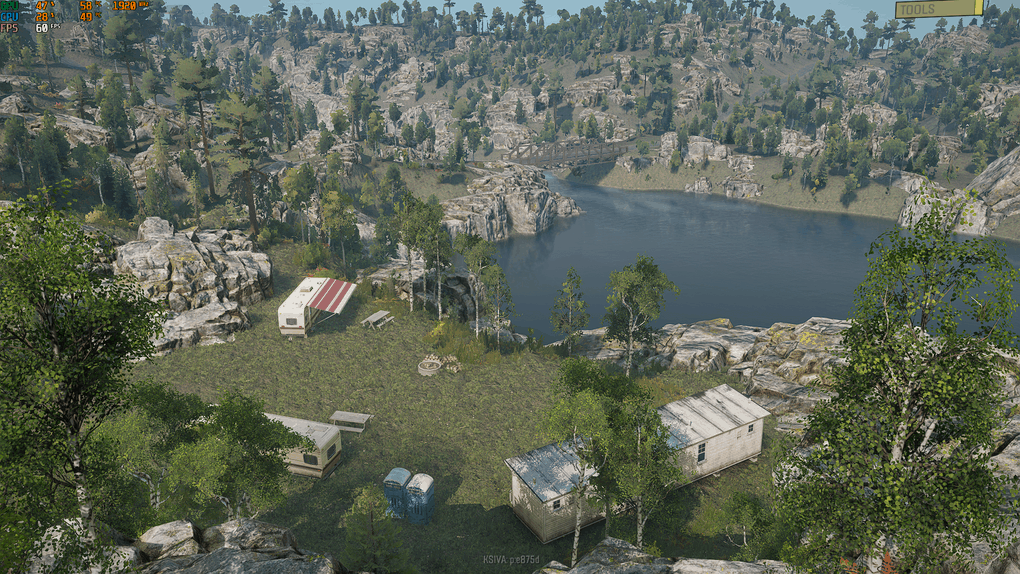This screenshot has width=1020, height=574.
Task: Open the TOOLS menu
Action: (938, 9)
